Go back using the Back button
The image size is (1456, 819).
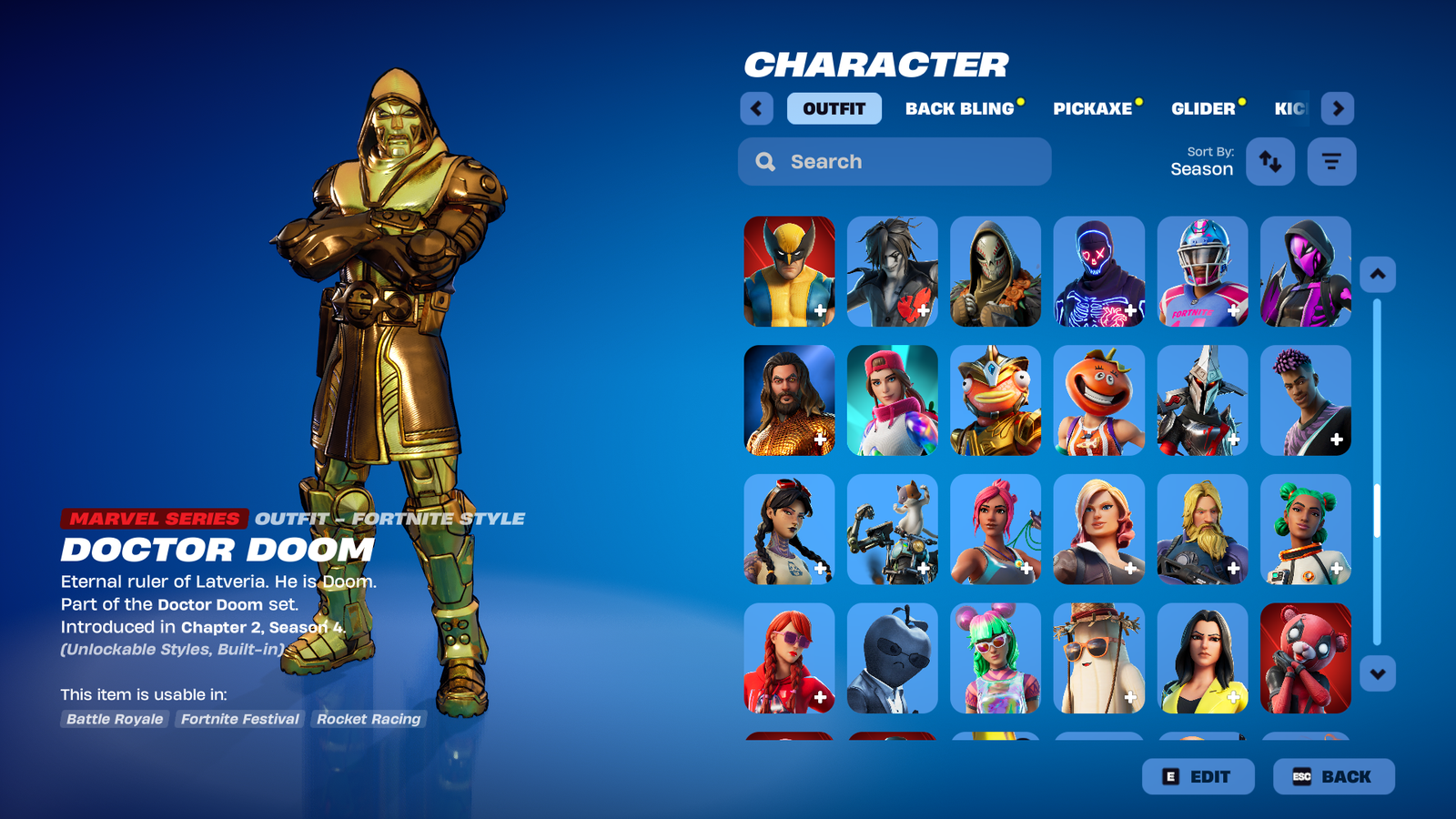pyautogui.click(x=1333, y=776)
